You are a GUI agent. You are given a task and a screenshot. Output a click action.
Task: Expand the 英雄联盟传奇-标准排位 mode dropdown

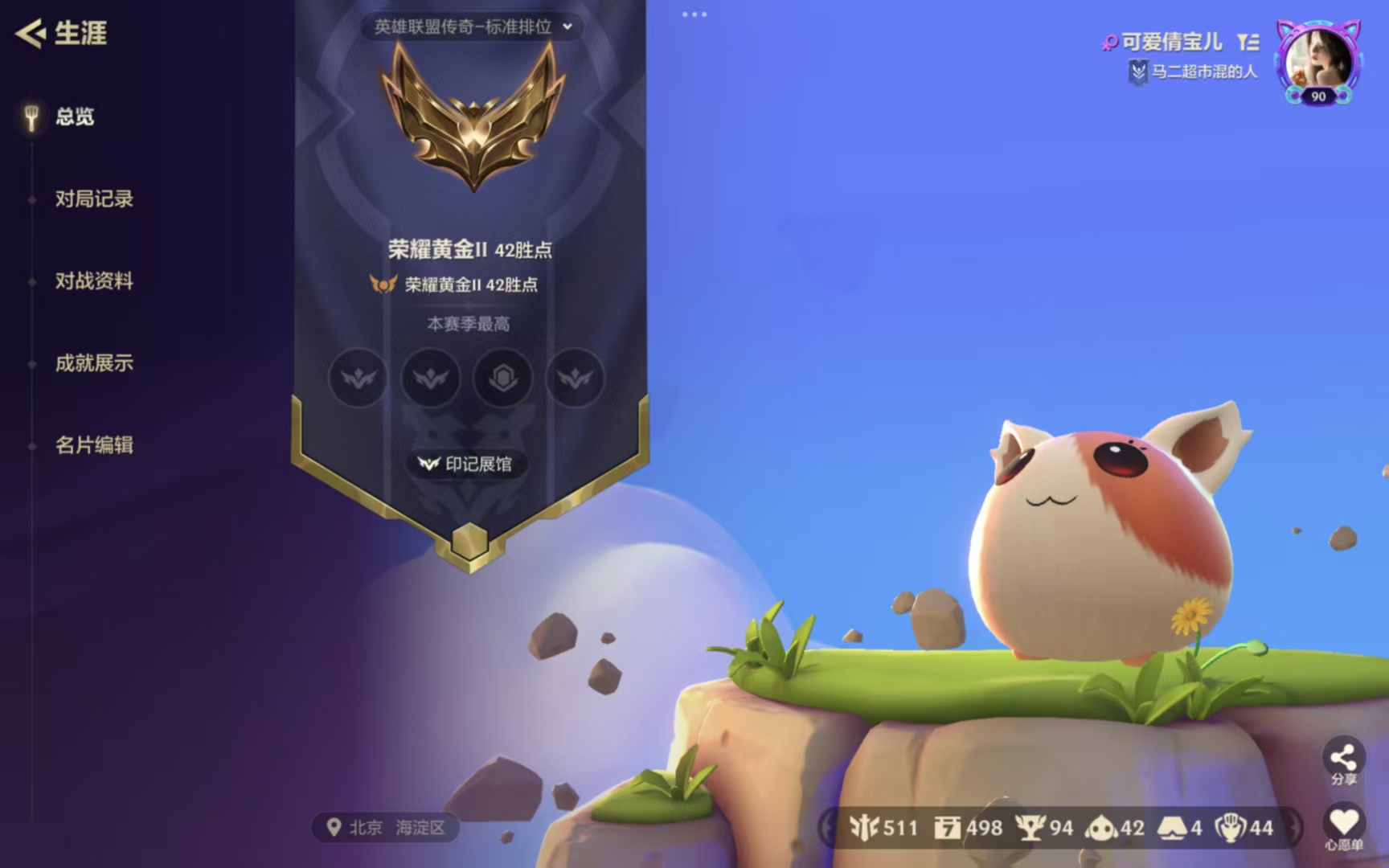pos(471,27)
